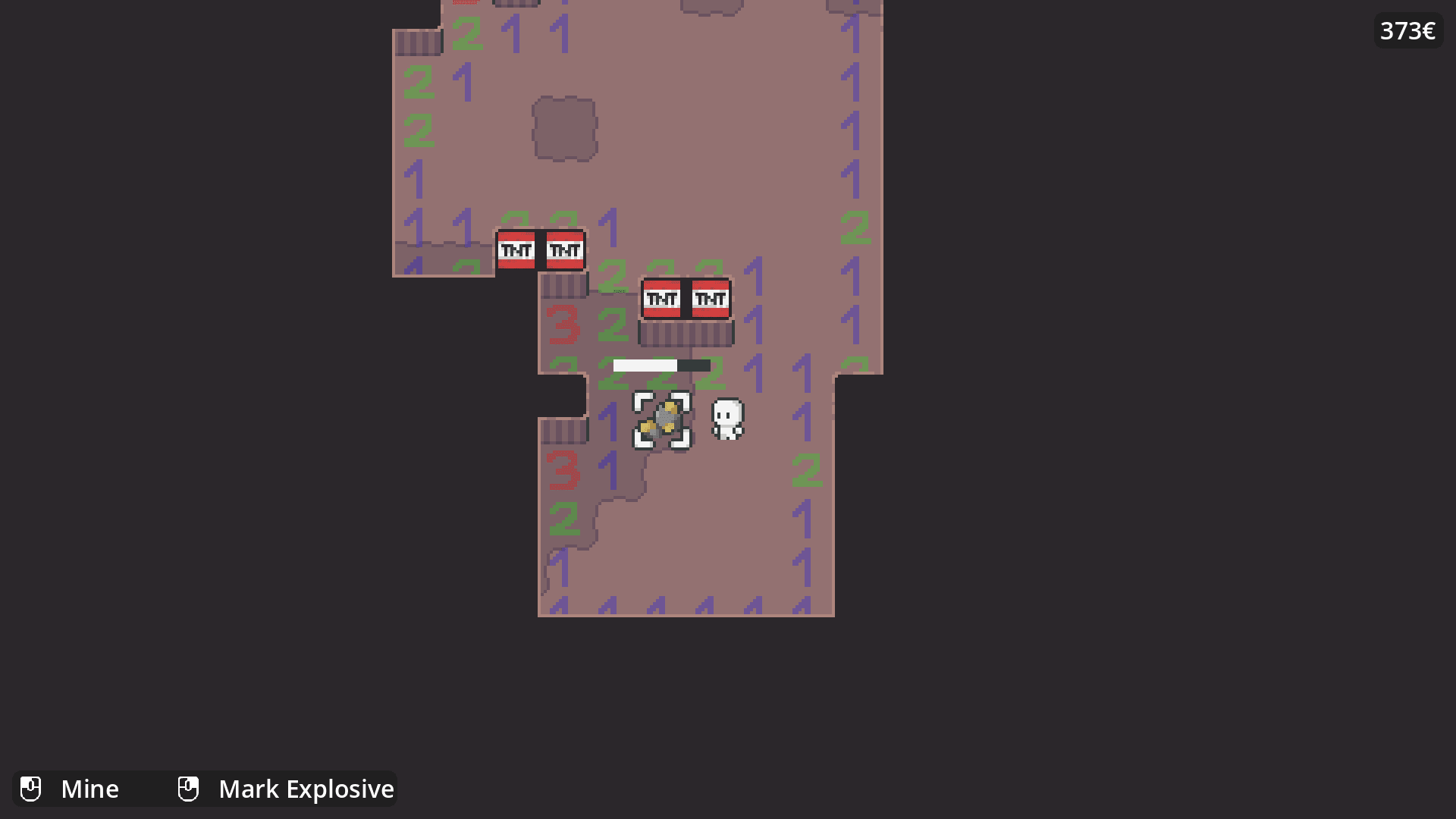Click the white player character
The image size is (1456, 819).
727,419
